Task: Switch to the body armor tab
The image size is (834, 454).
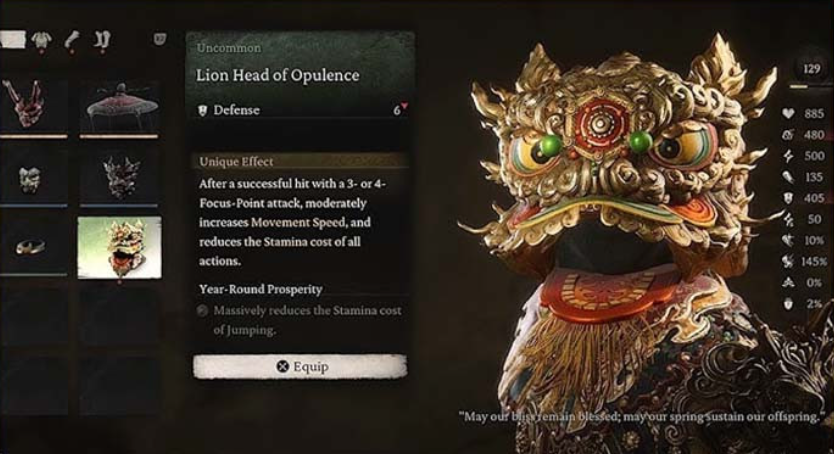Action: (43, 40)
